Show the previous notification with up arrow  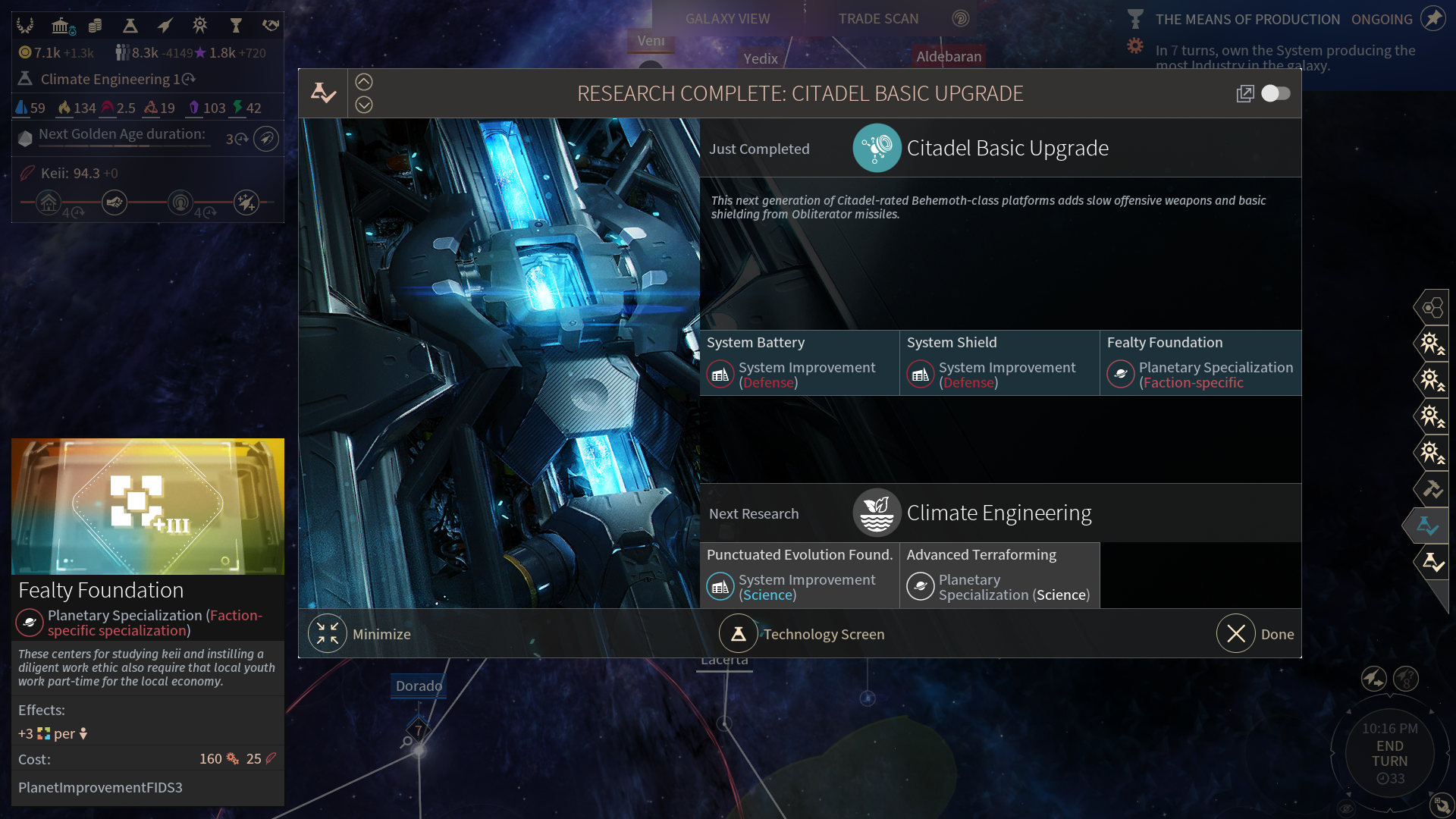(364, 82)
